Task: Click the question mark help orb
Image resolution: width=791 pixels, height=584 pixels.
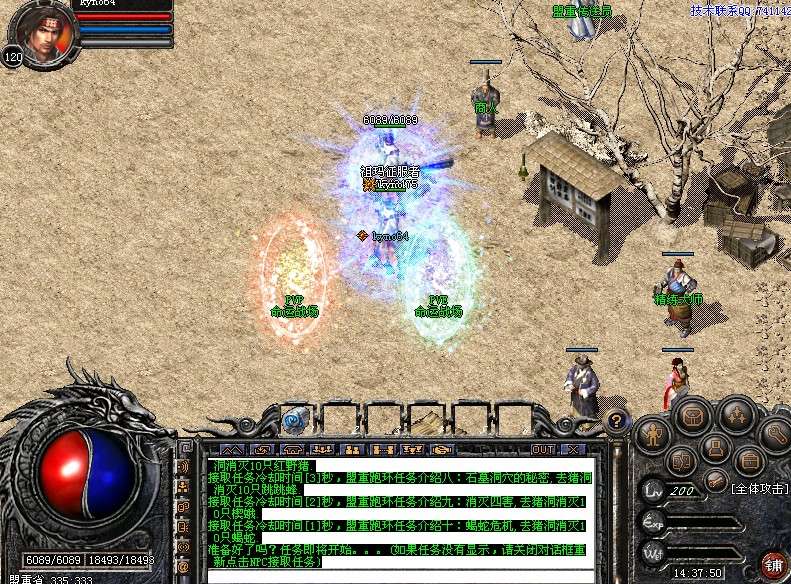Action: pyautogui.click(x=617, y=421)
